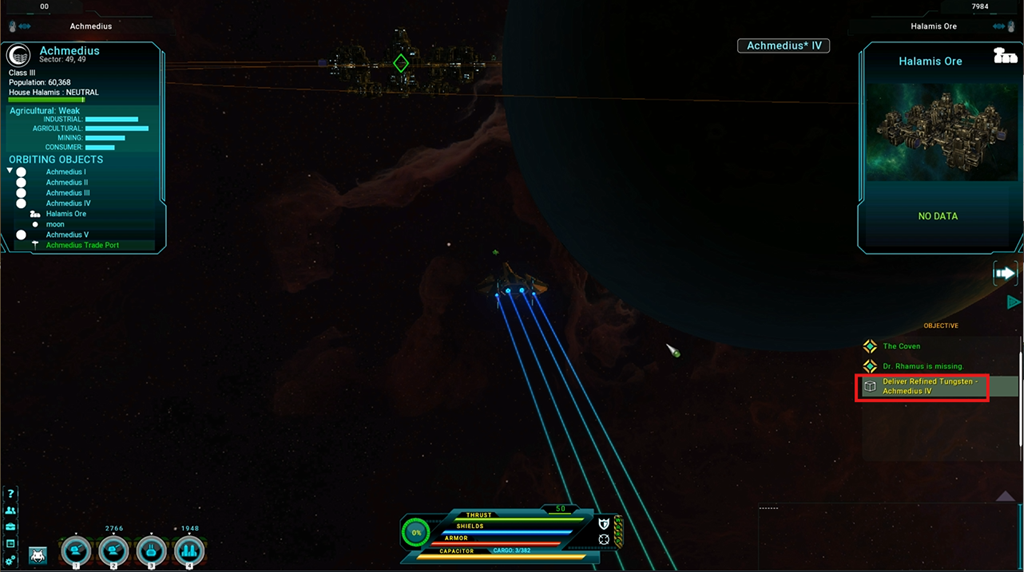The height and width of the screenshot is (572, 1024).
Task: Select Halamis Ore in the orbiting list
Action: point(66,214)
